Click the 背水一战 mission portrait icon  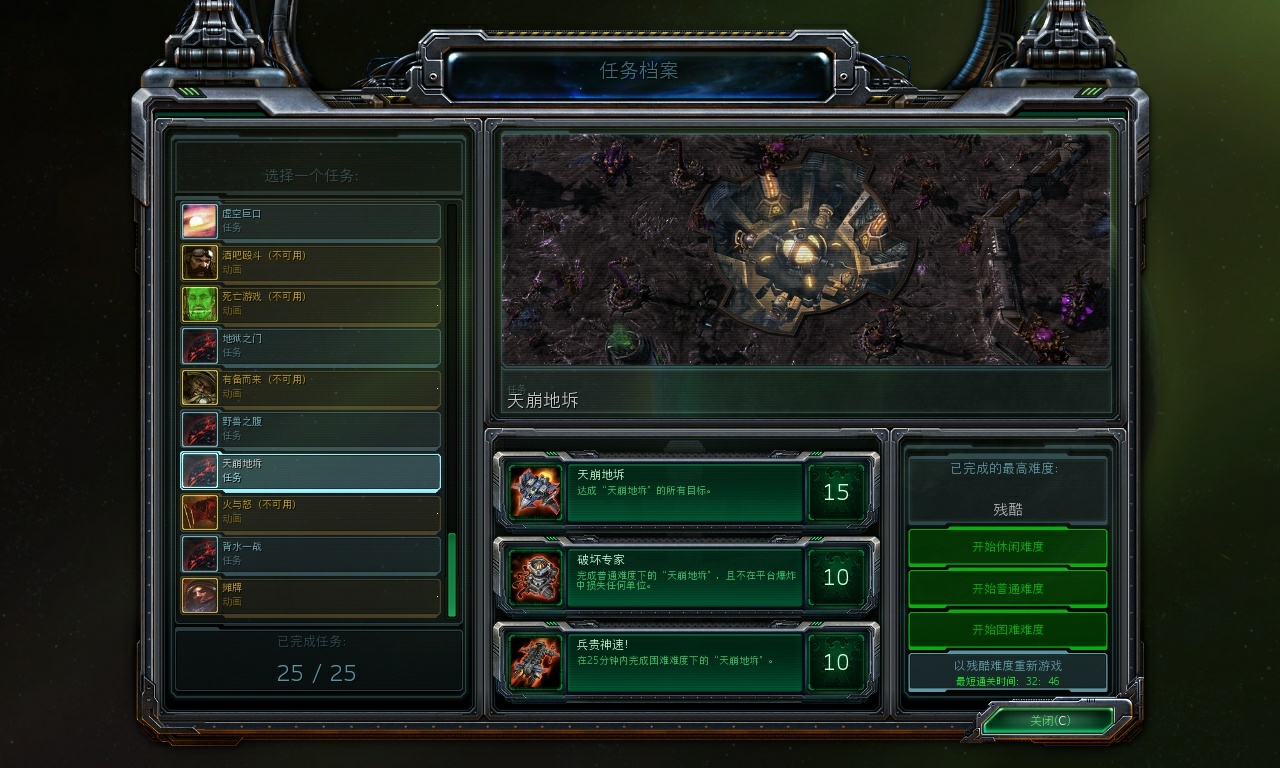coord(199,555)
